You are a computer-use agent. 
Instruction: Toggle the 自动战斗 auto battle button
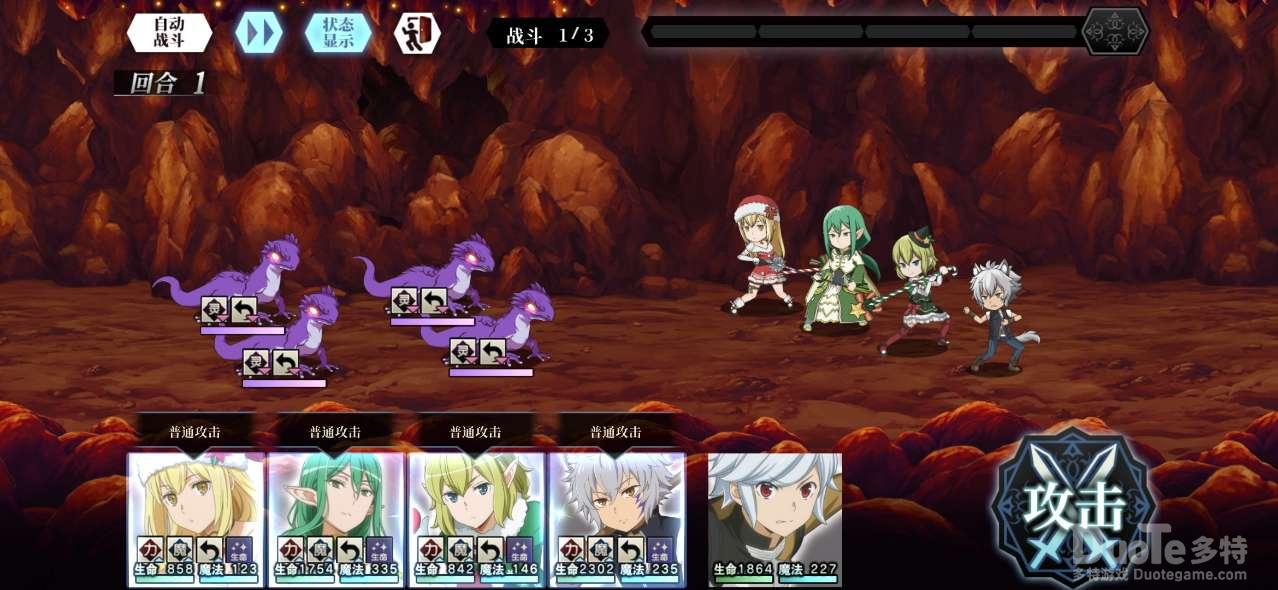pos(169,33)
